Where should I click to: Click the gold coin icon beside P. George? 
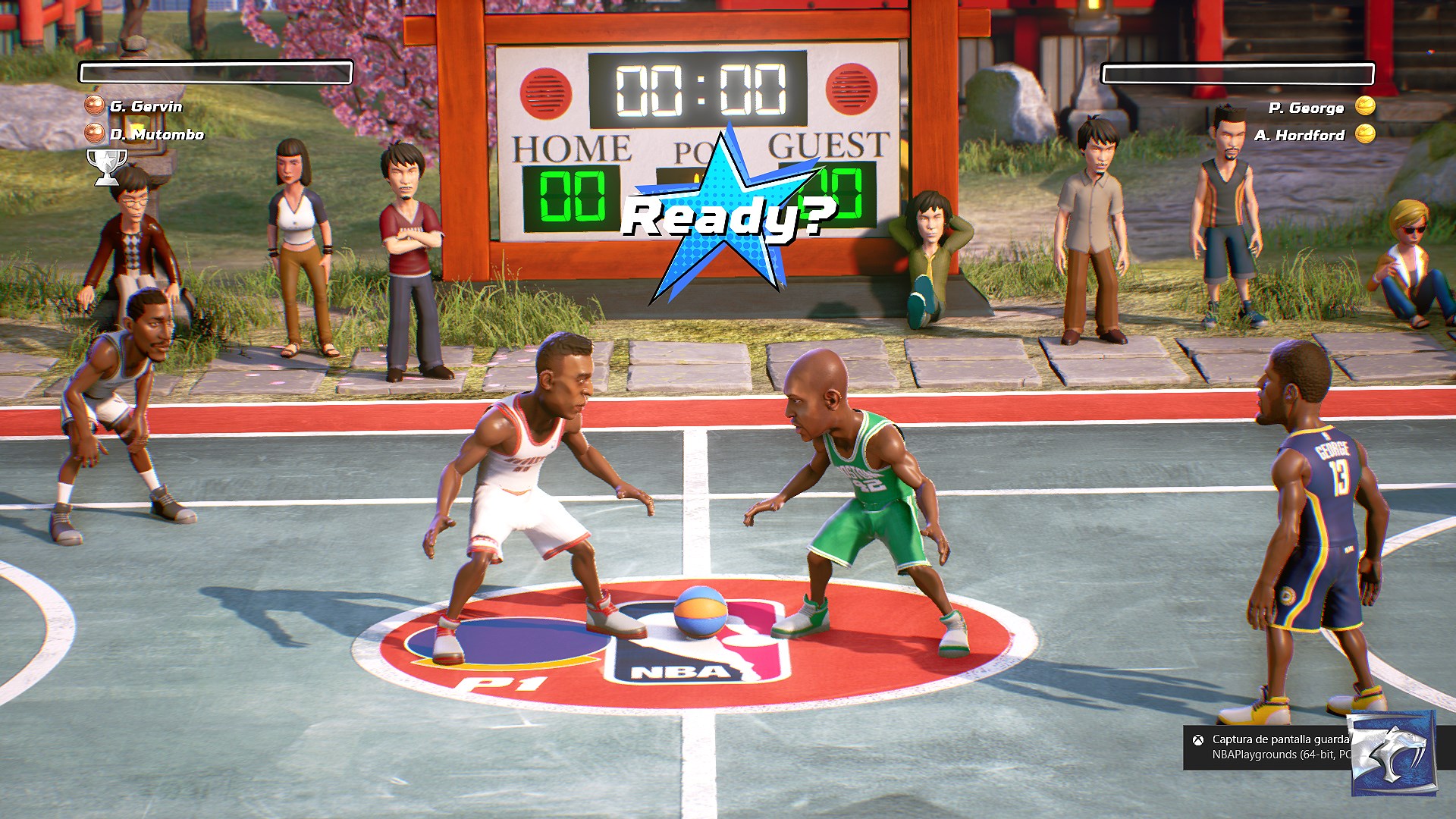pyautogui.click(x=1363, y=107)
